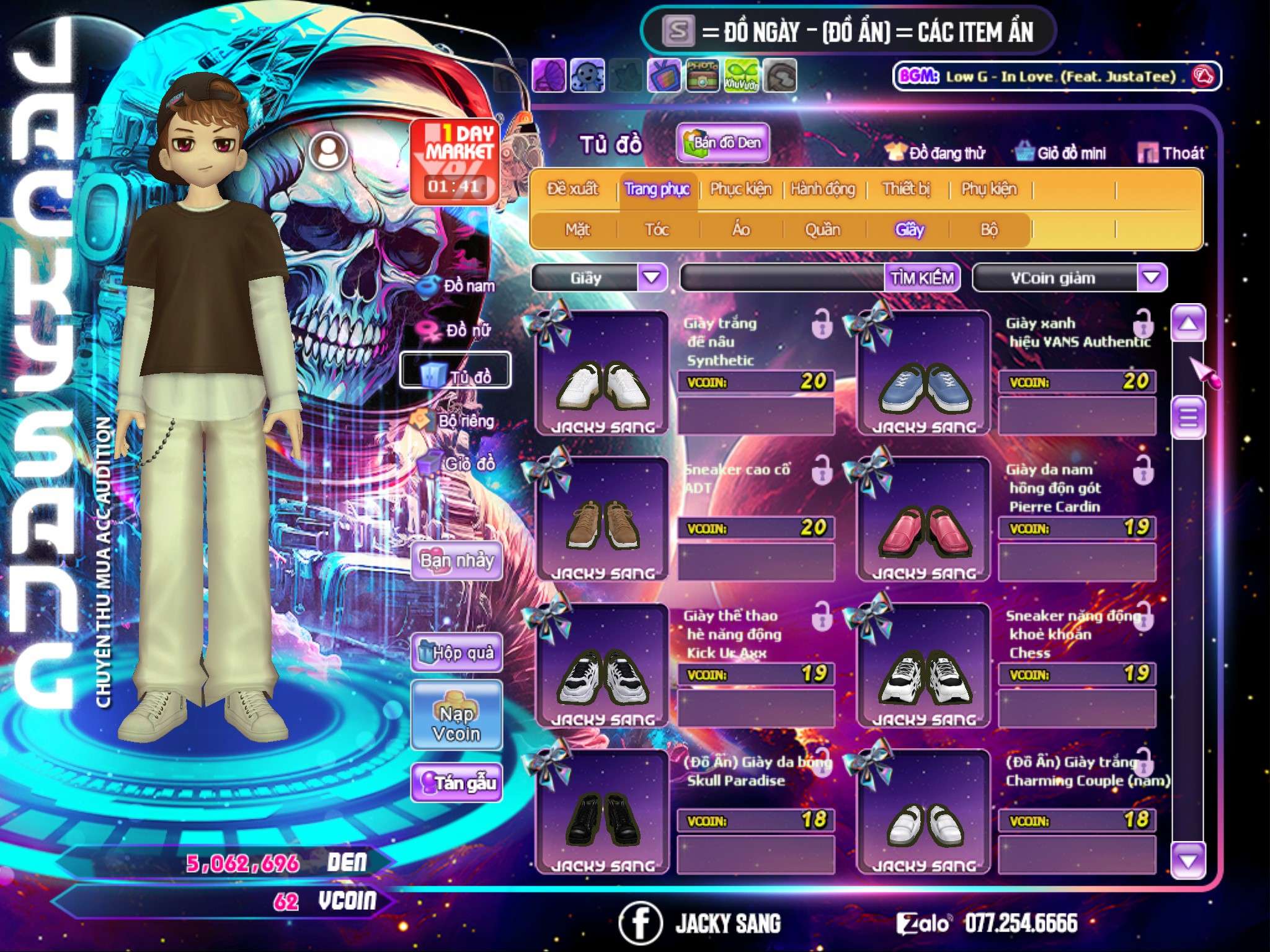Open the VCoin giảm sort dropdown
This screenshot has width=1270, height=952.
pos(1152,277)
